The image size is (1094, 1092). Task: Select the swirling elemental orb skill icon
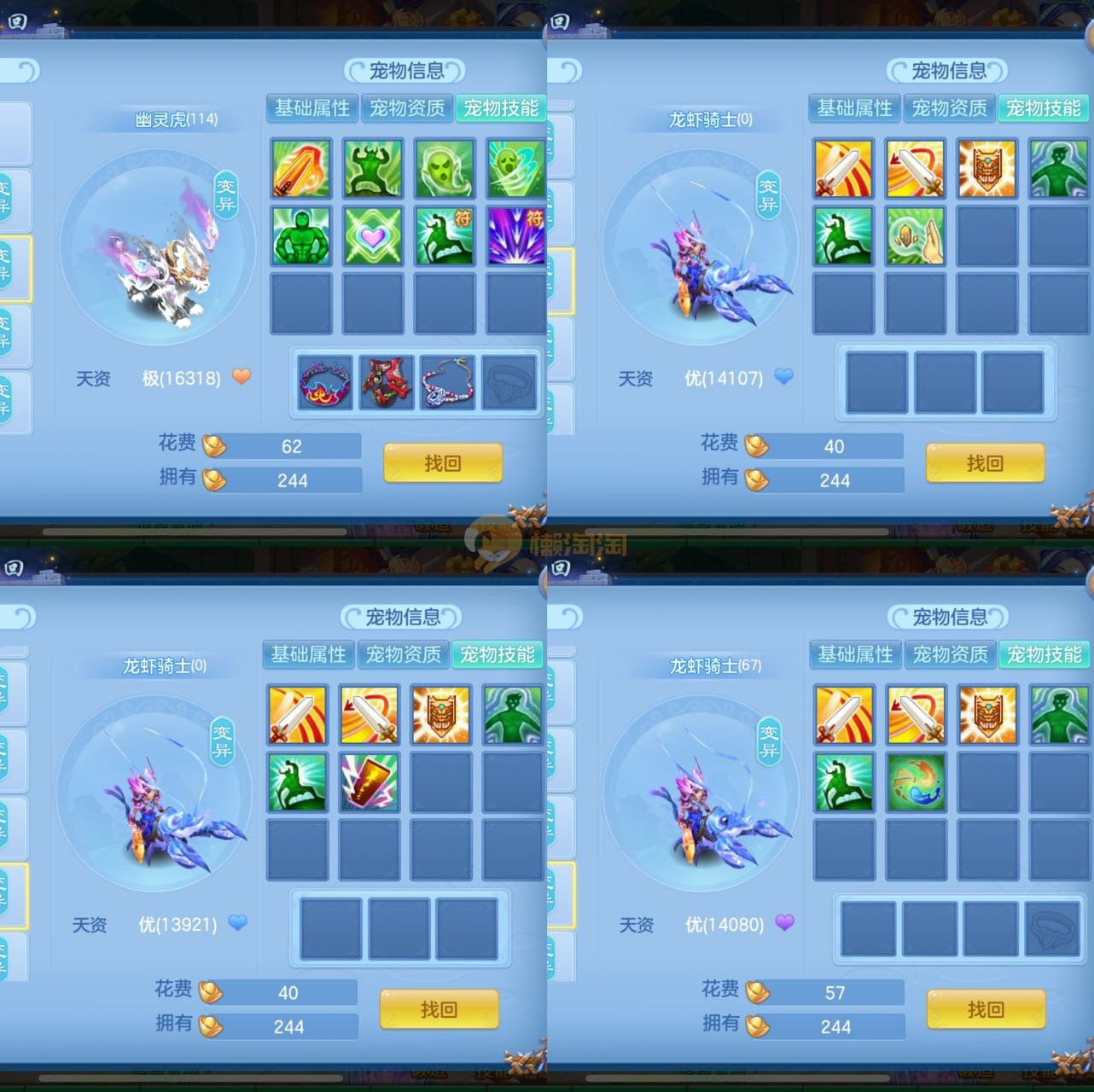coord(916,781)
